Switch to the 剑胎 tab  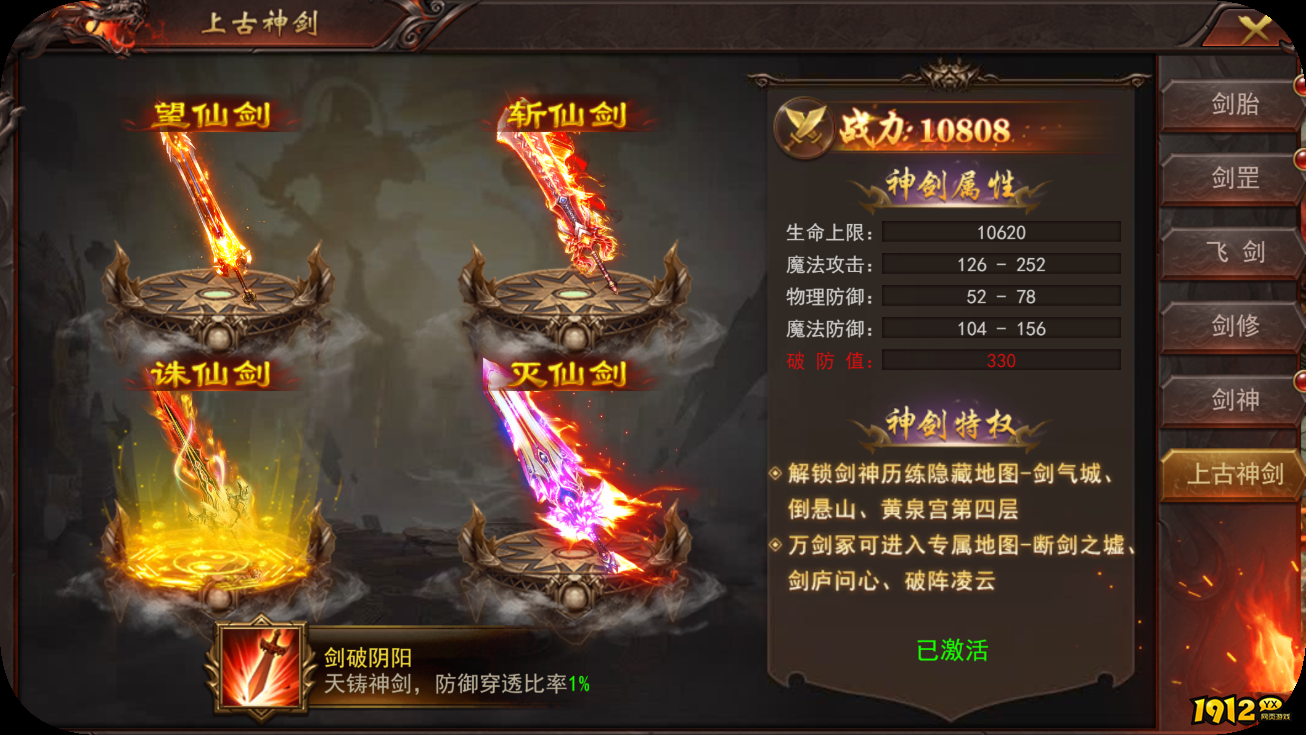[x=1233, y=104]
